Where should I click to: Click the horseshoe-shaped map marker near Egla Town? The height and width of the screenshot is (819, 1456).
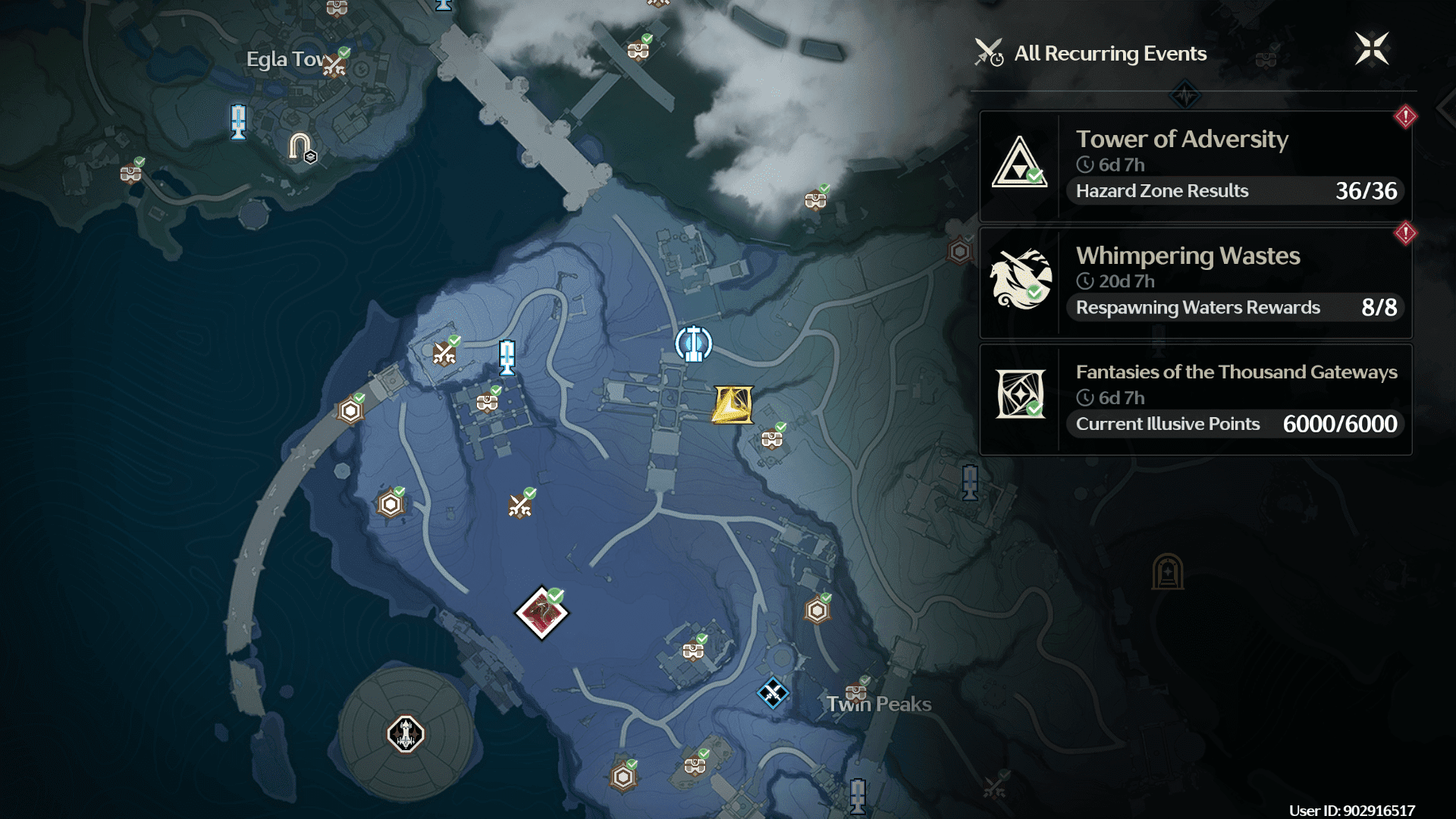(300, 146)
